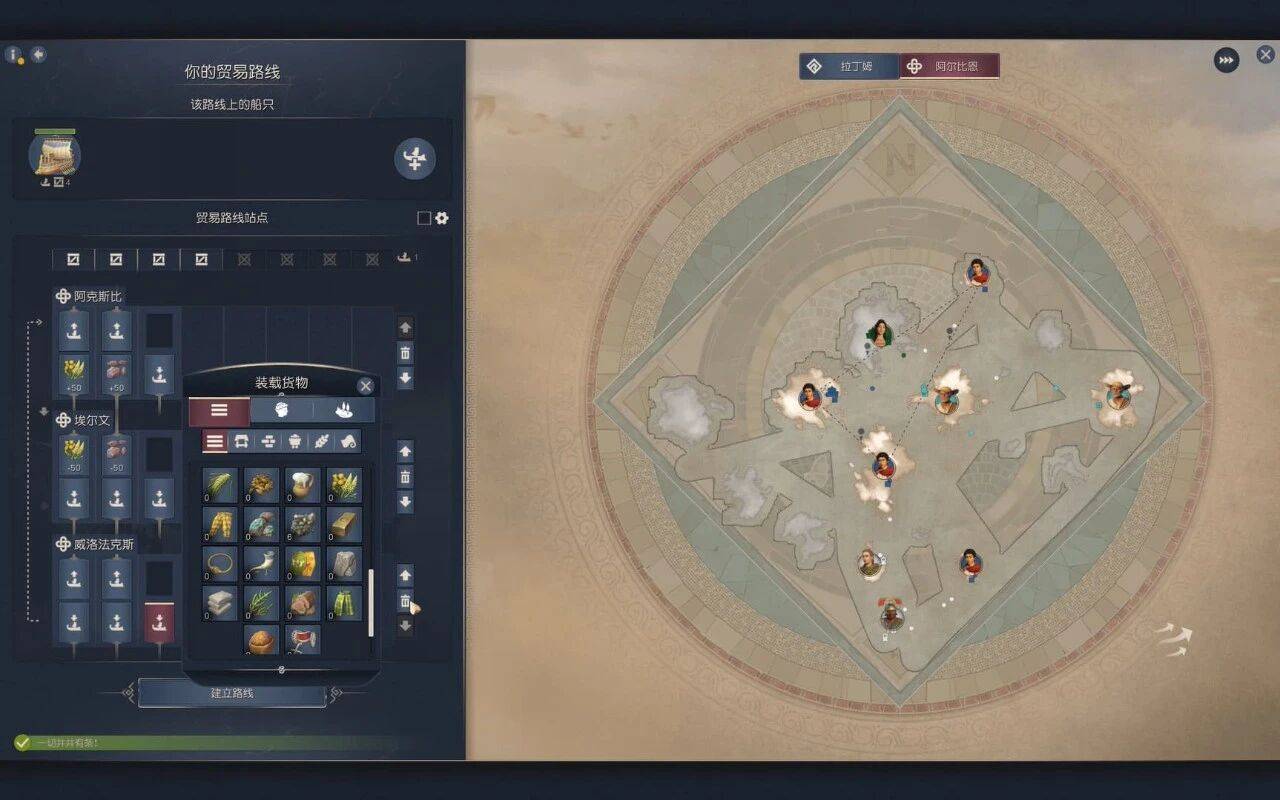Open the info button in top-left corner
This screenshot has width=1280, height=800.
point(14,55)
